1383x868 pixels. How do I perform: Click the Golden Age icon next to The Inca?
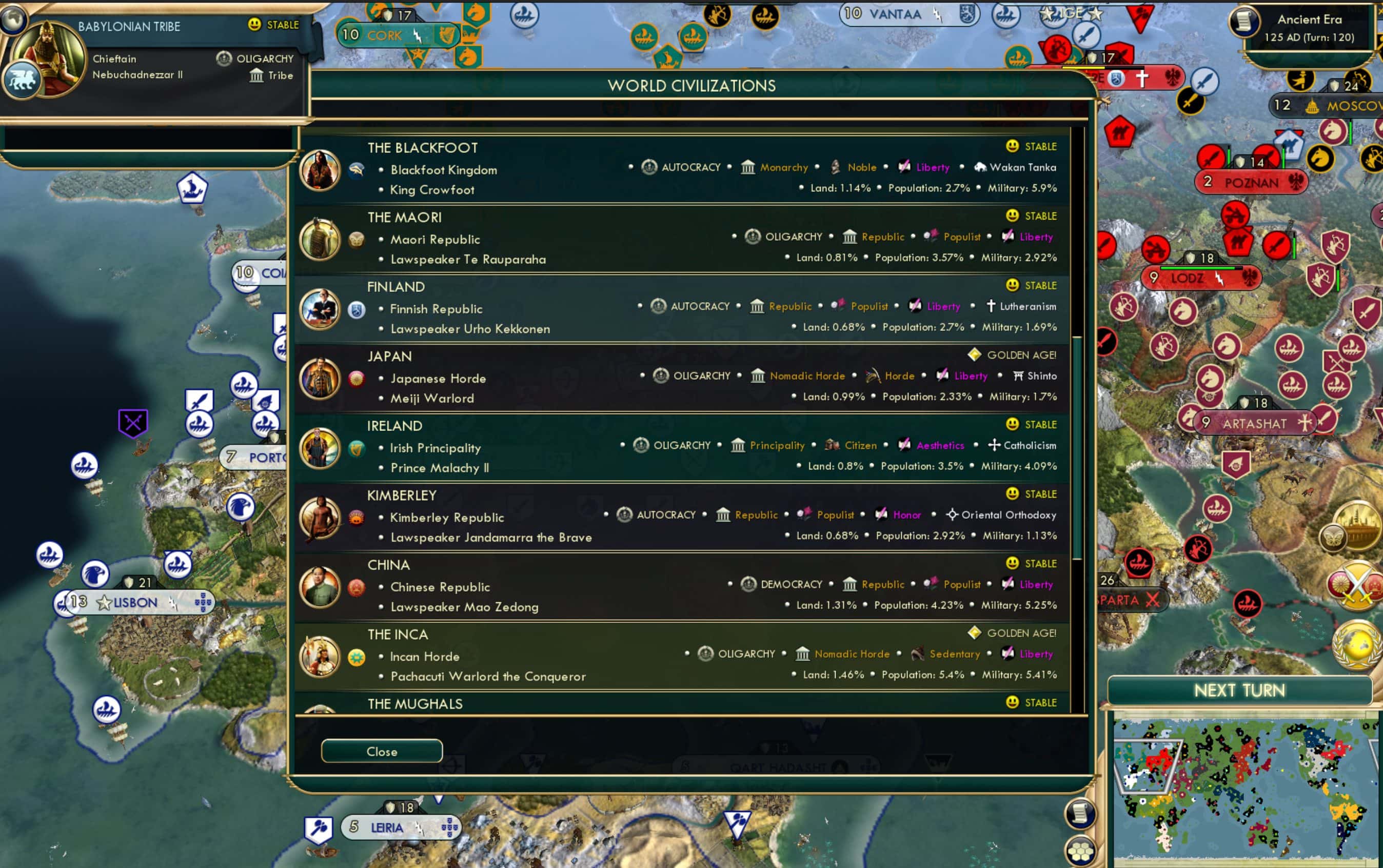click(974, 633)
